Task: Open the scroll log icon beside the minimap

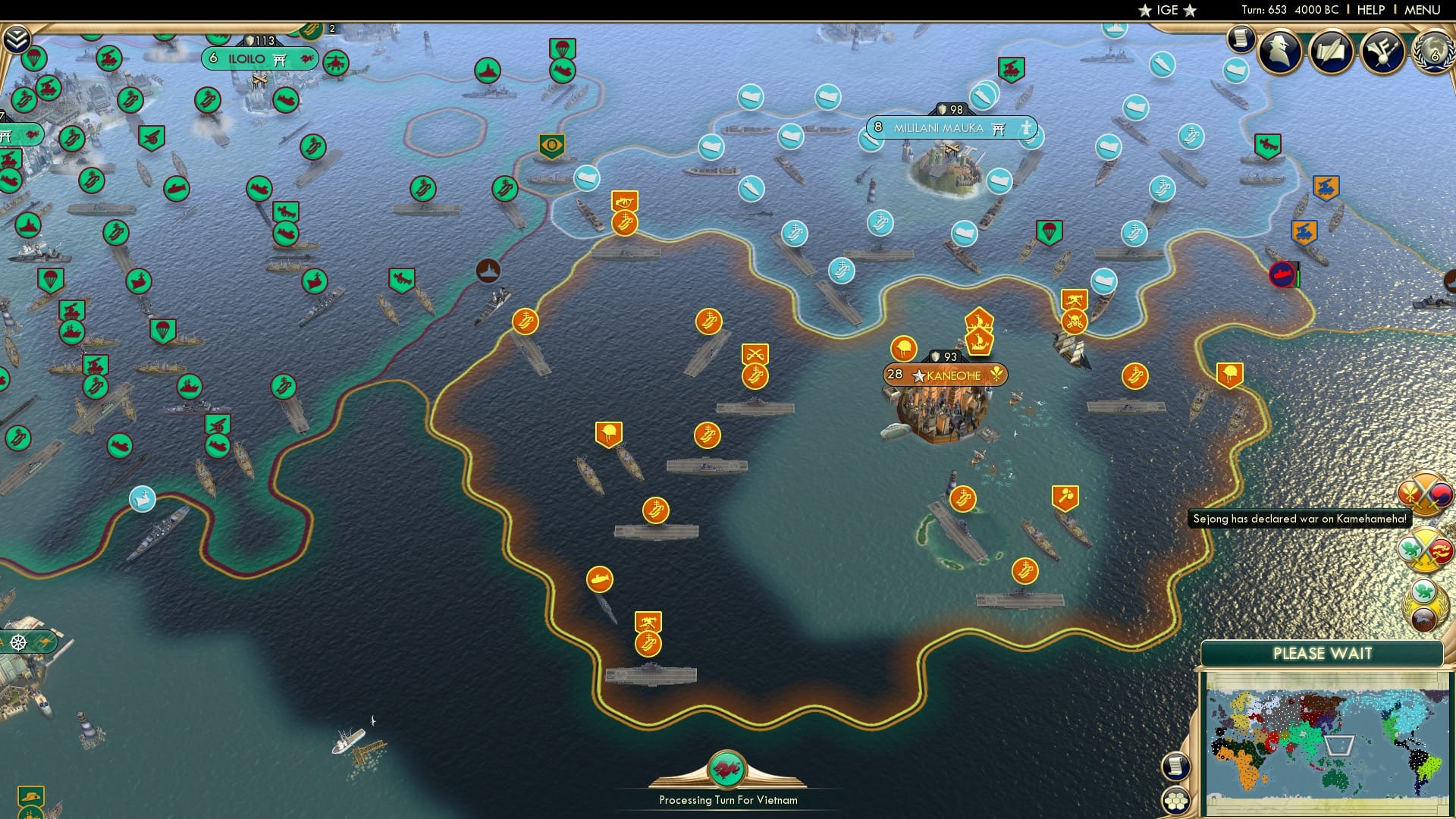Action: pos(1175,764)
